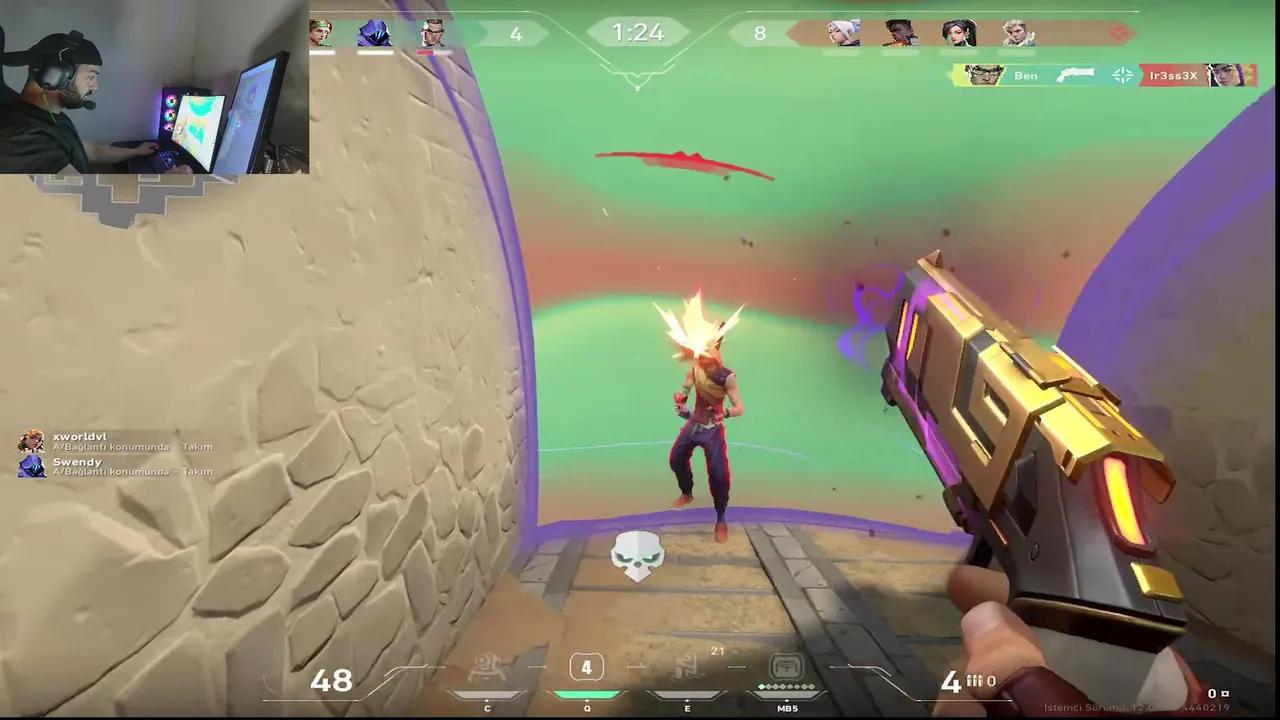
Task: Click the Omen portrait on the team scoreboard
Action: point(375,33)
